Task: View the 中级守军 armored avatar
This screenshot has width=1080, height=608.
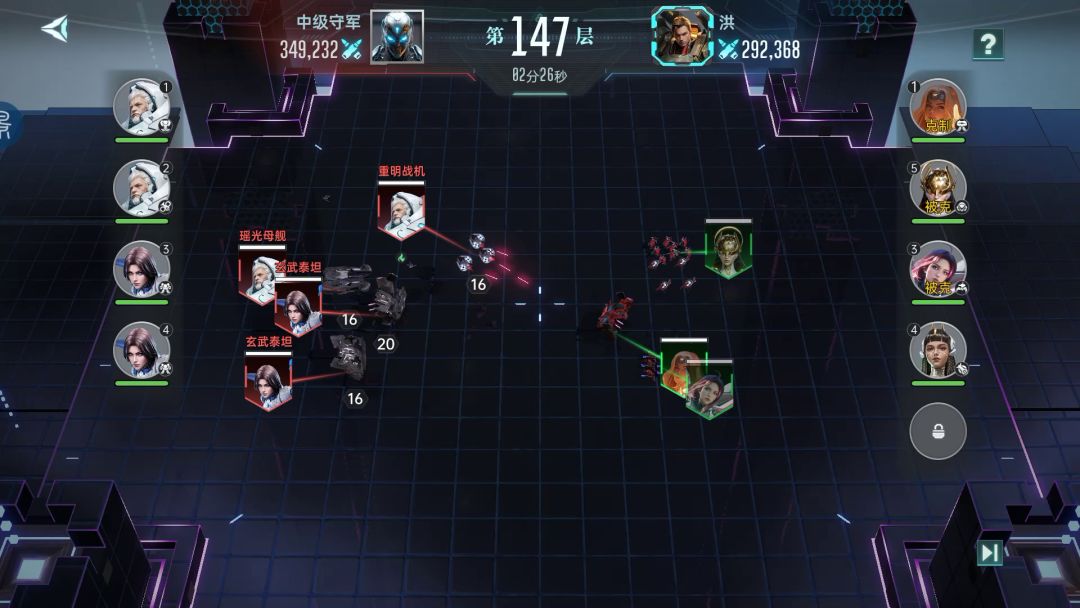Action: [x=397, y=37]
